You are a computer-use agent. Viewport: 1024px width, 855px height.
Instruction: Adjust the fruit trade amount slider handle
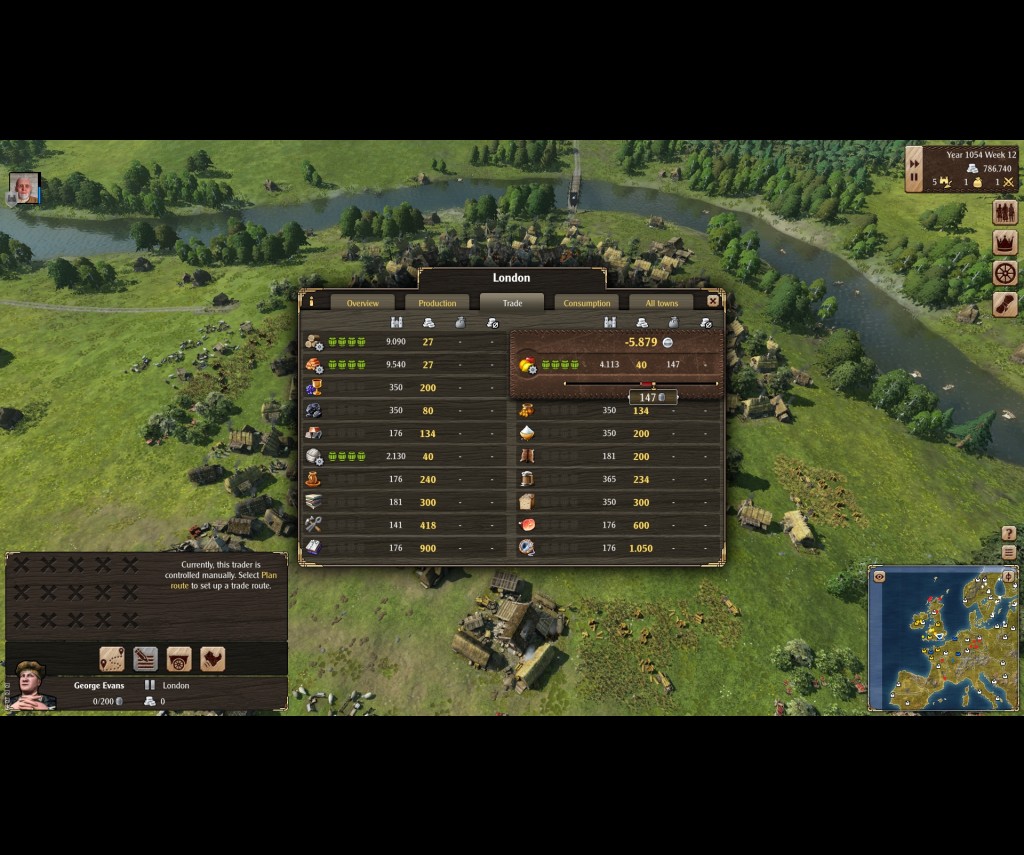(647, 384)
